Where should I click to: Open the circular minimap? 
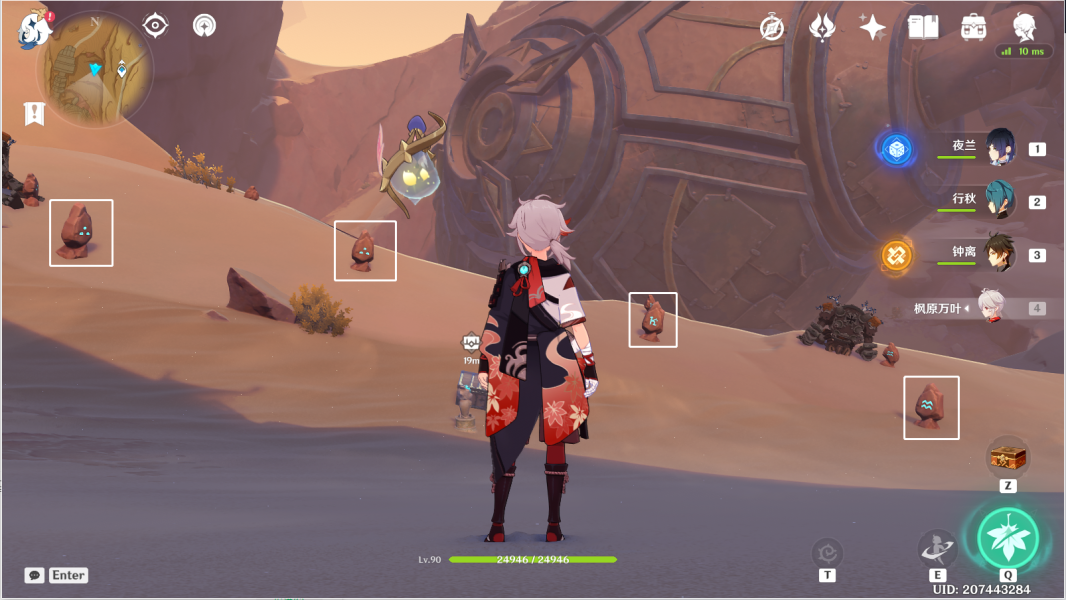coord(95,70)
